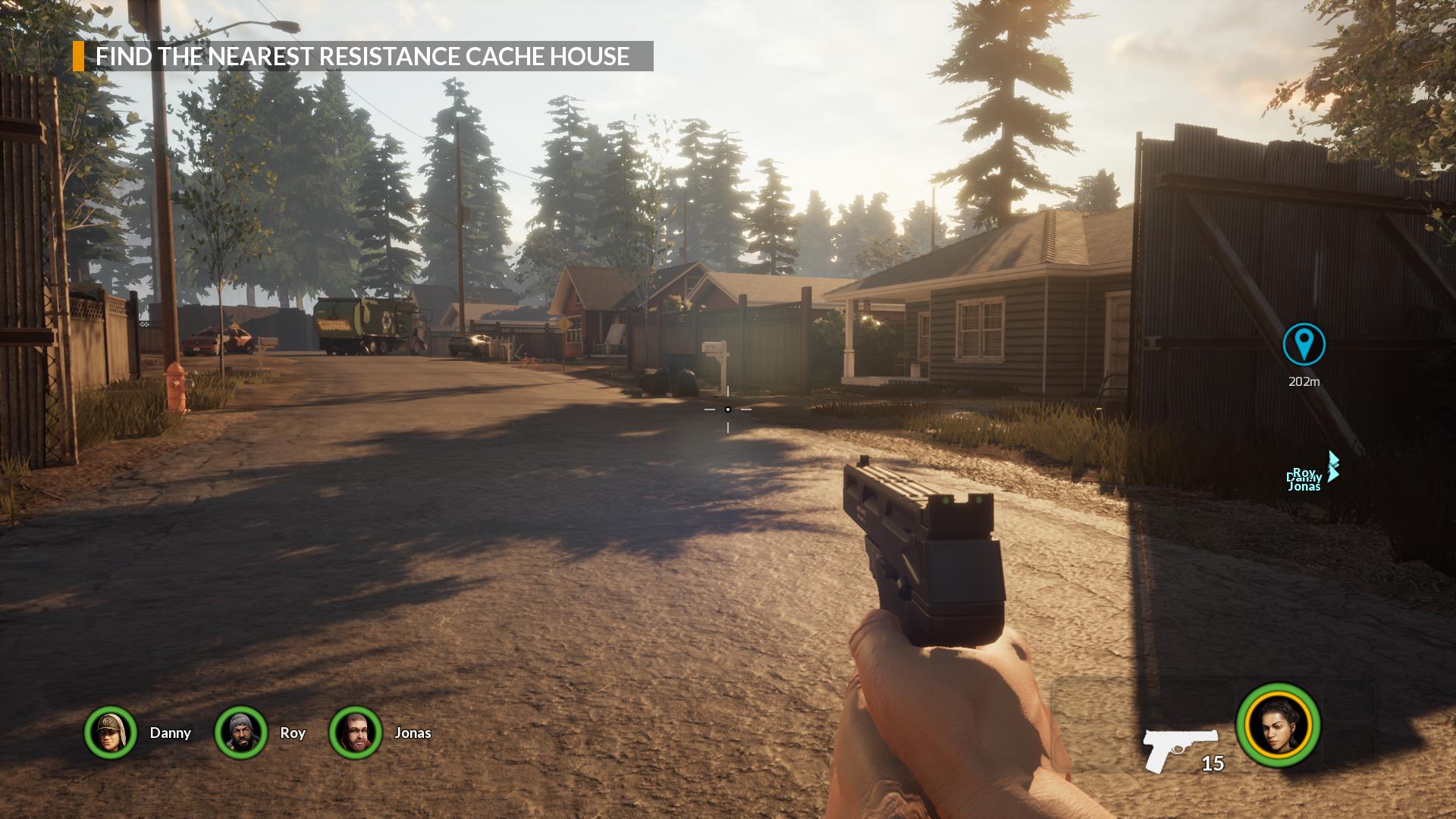Open the resistance cache house objective banner

[x=362, y=56]
